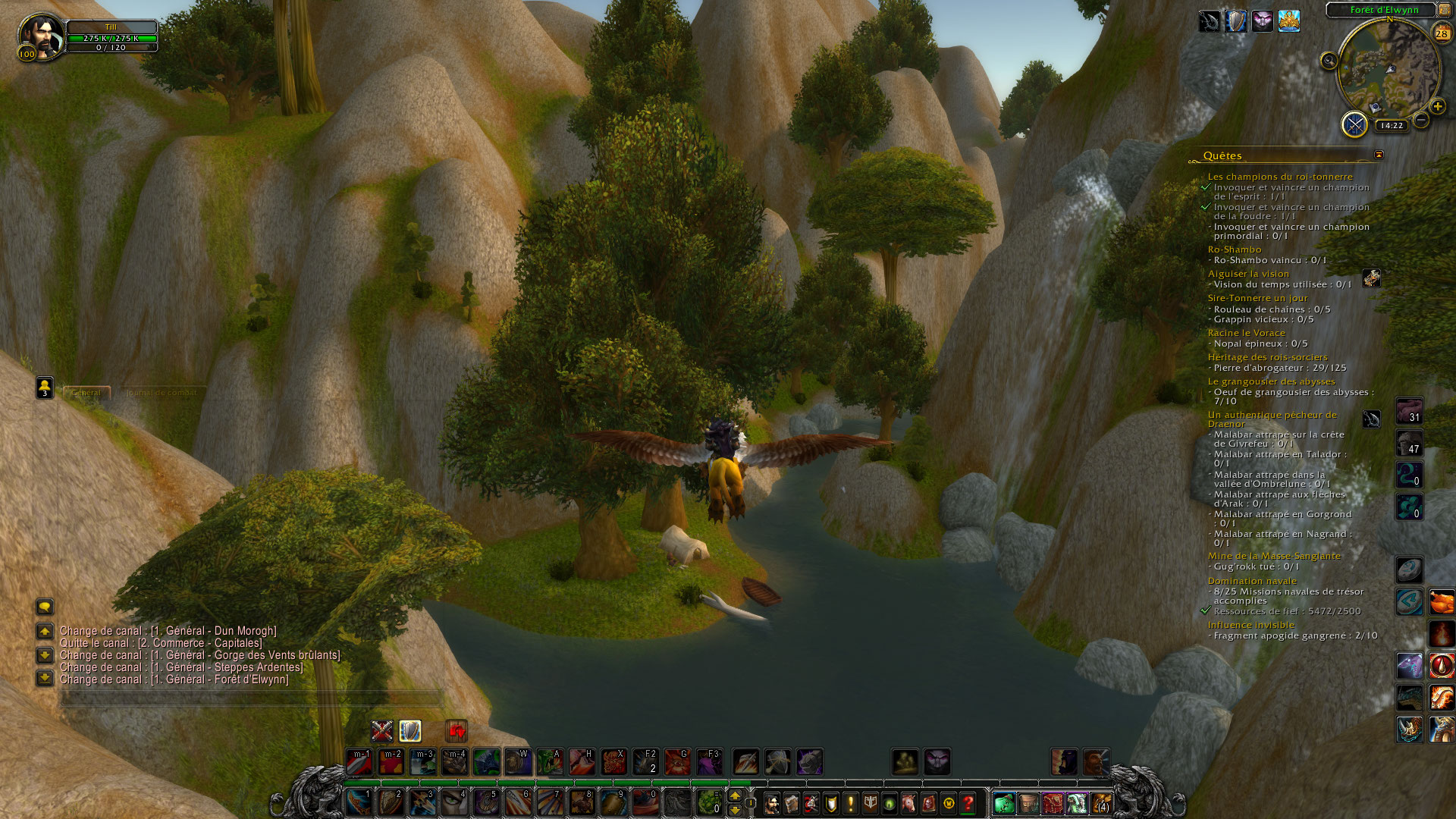Open the red question mark help button
The width and height of the screenshot is (1456, 819).
968,802
